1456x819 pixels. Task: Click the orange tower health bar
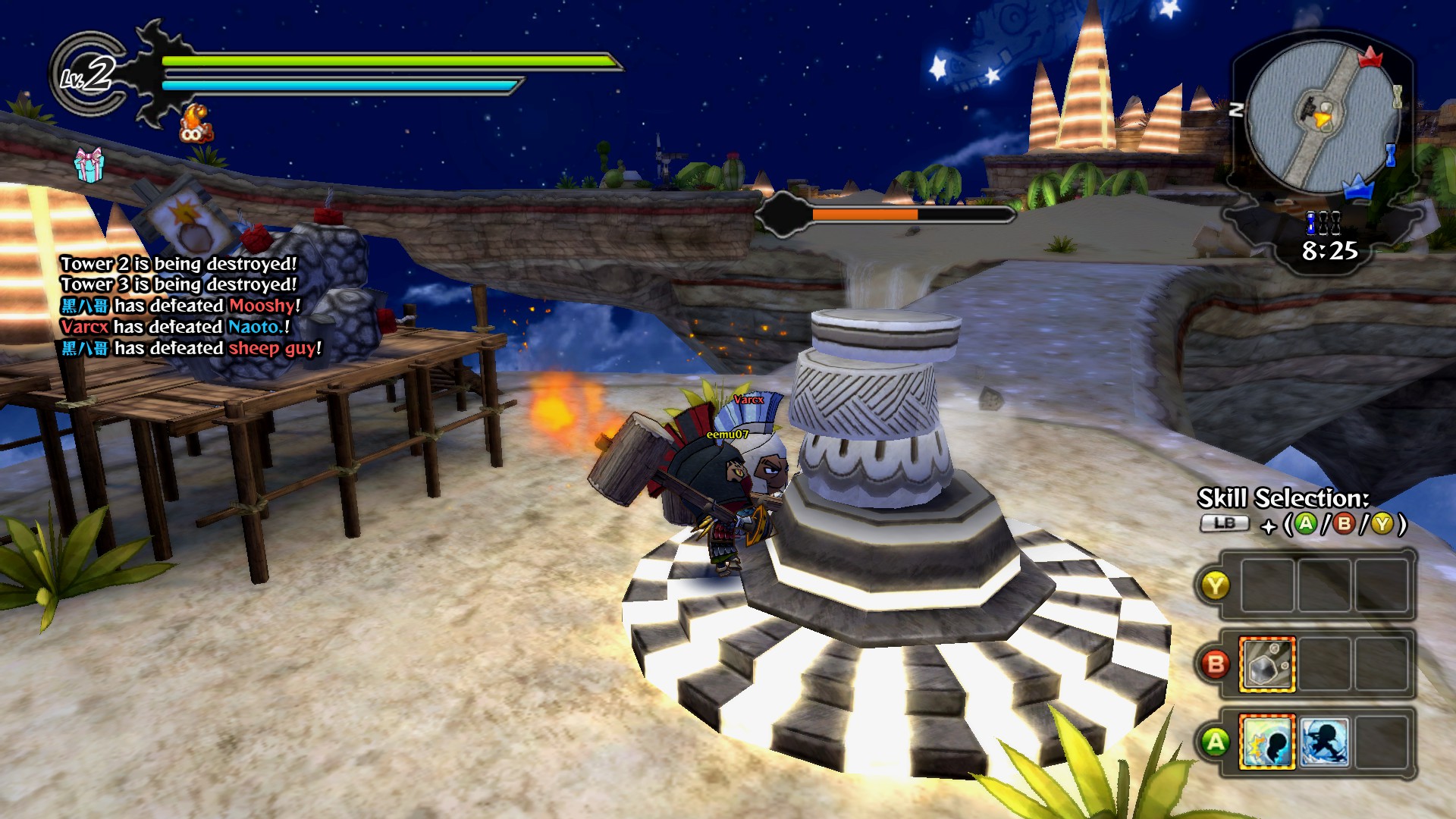[864, 215]
